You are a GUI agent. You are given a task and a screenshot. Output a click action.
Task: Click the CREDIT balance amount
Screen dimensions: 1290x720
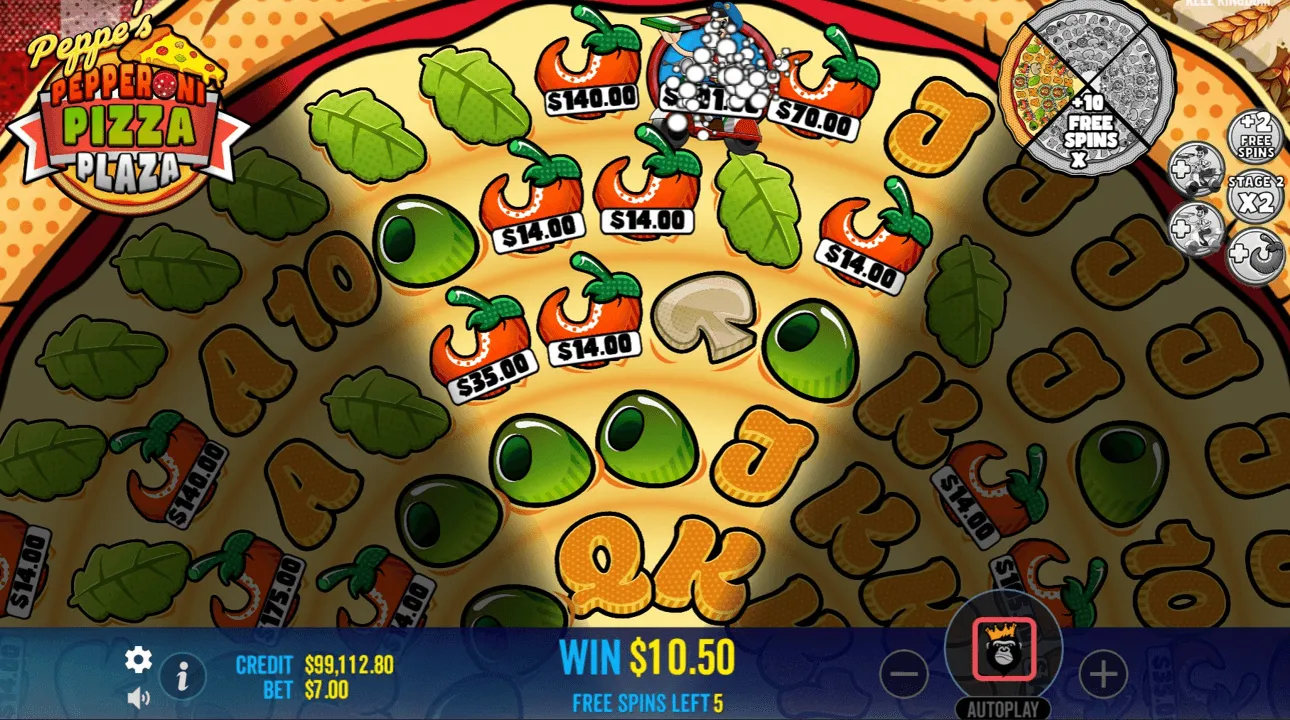(349, 662)
